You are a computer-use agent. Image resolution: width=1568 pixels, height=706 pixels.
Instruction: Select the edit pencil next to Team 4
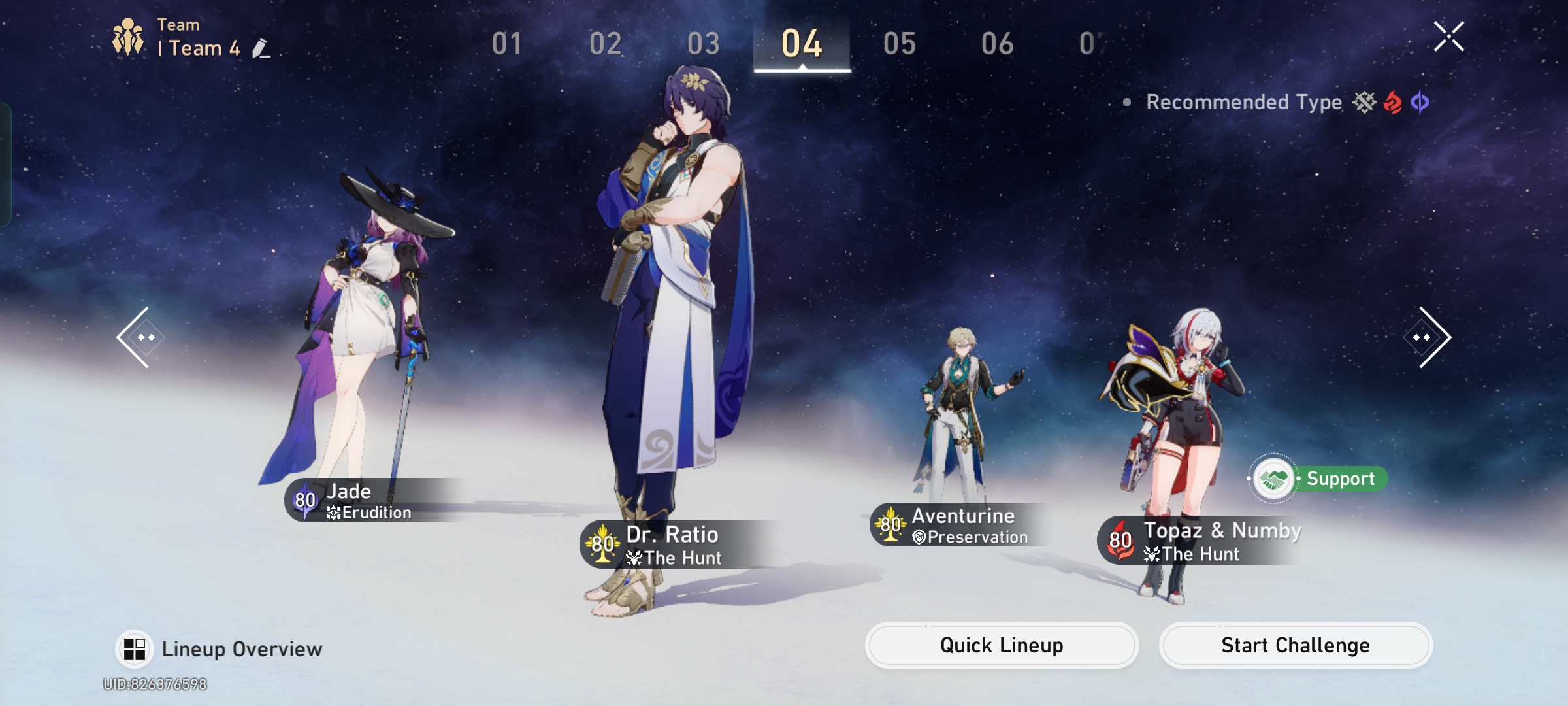point(262,49)
